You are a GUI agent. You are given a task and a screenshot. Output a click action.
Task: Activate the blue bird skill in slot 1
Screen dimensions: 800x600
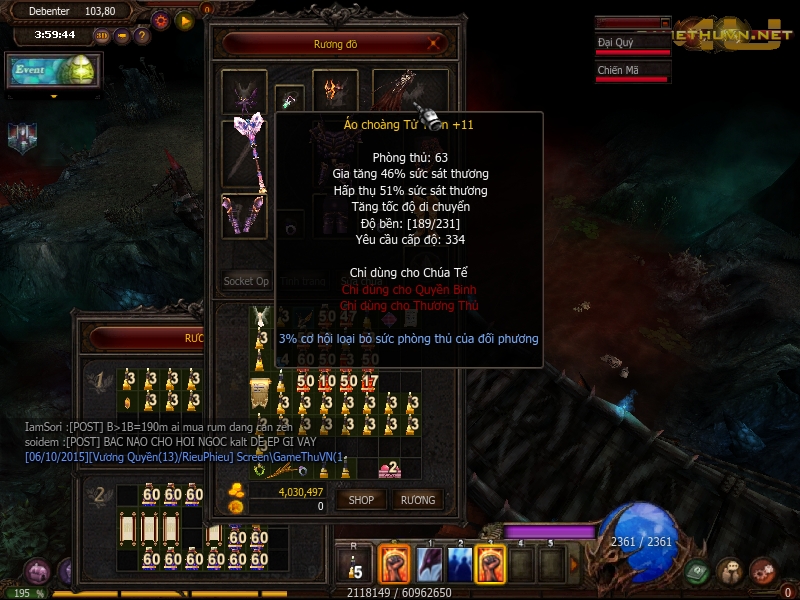pos(430,565)
